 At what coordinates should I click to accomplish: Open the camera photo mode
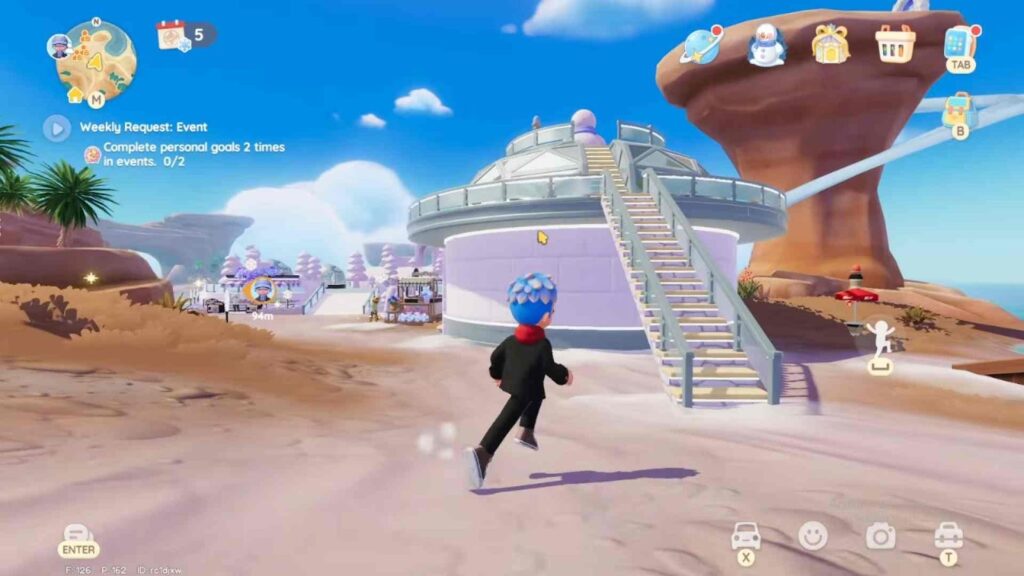click(x=880, y=536)
